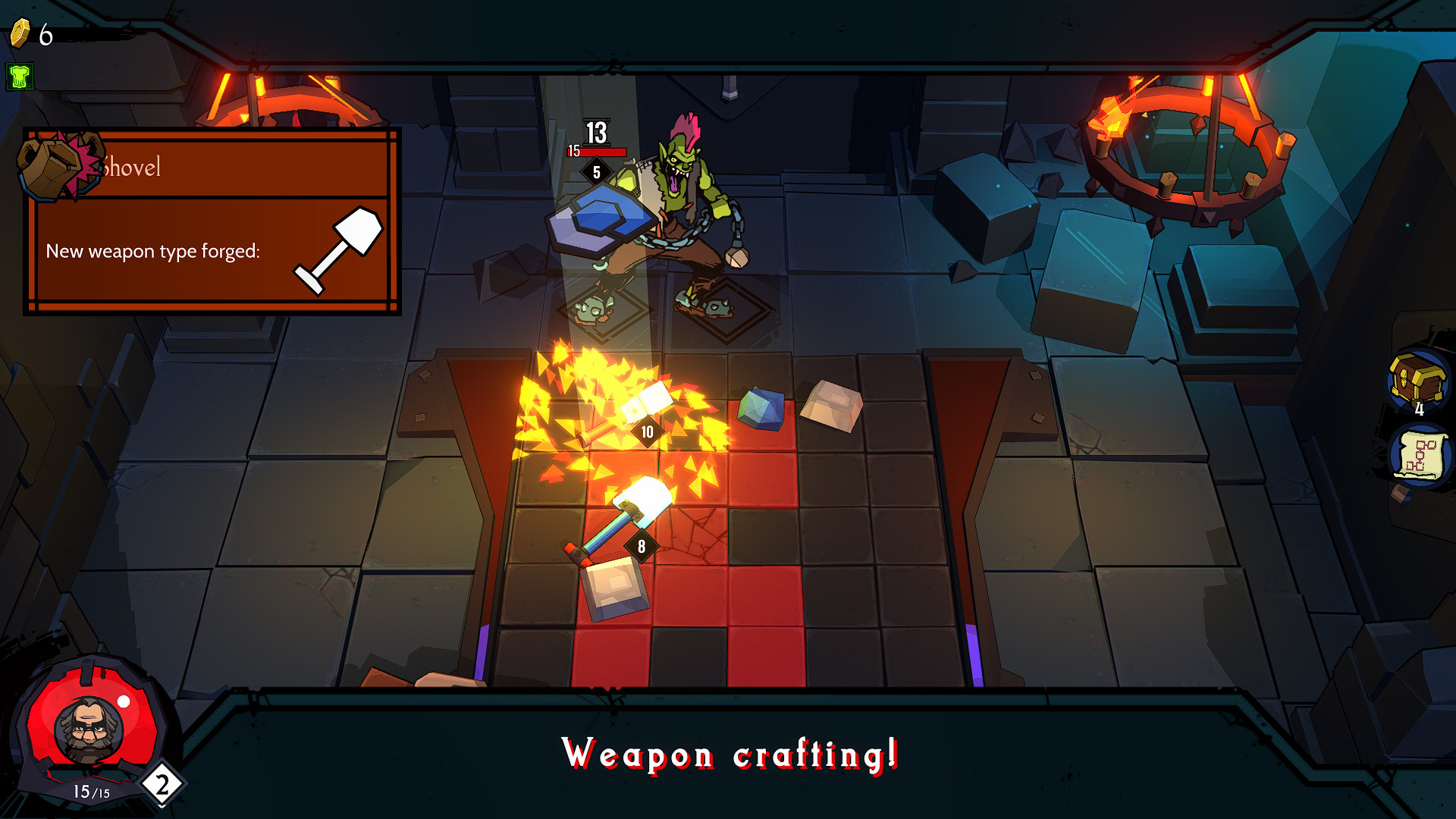Select the Shovel title header
1456x819 pixels.
pos(133,168)
